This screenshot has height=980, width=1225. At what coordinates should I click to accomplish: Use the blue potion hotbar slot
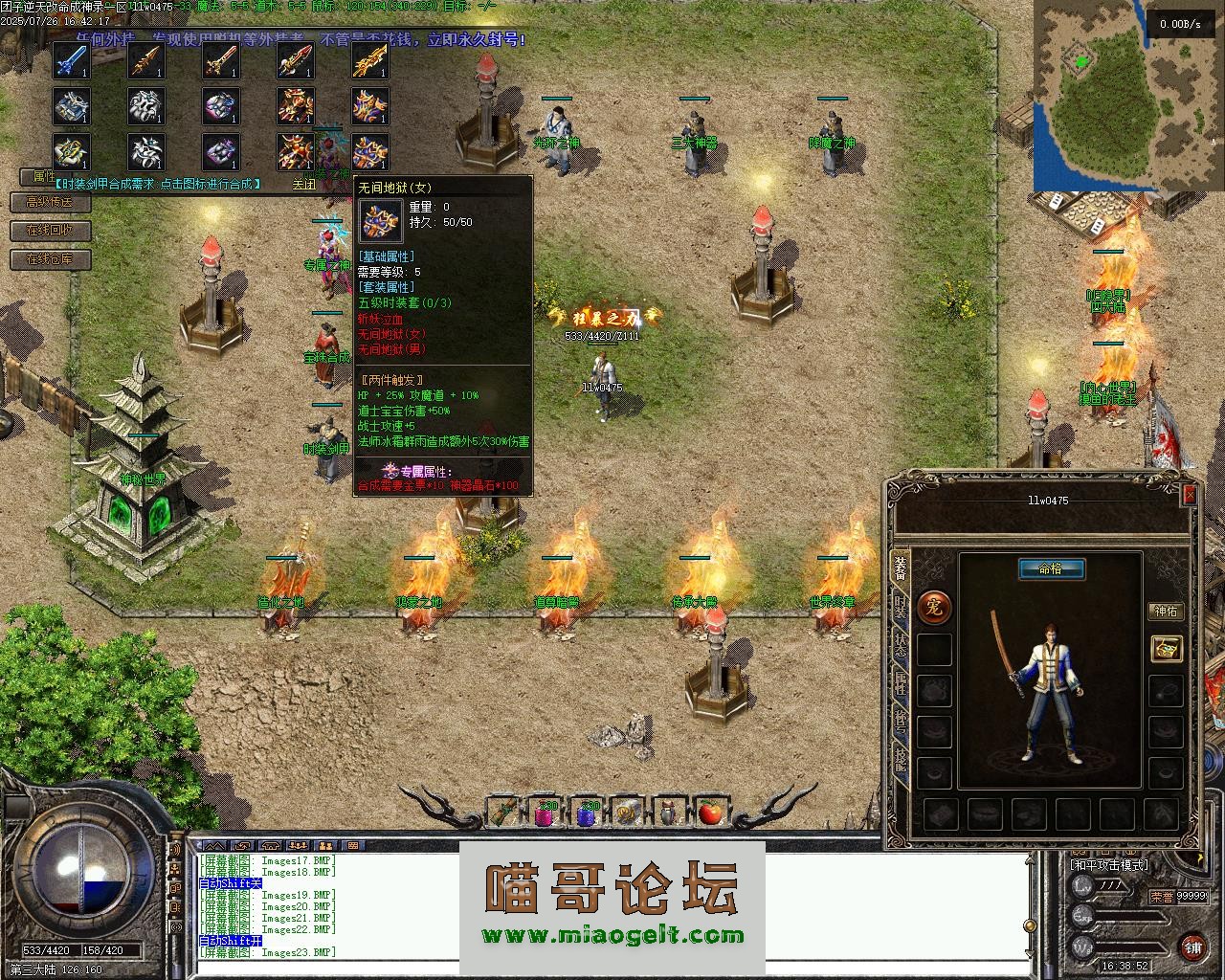tap(587, 813)
